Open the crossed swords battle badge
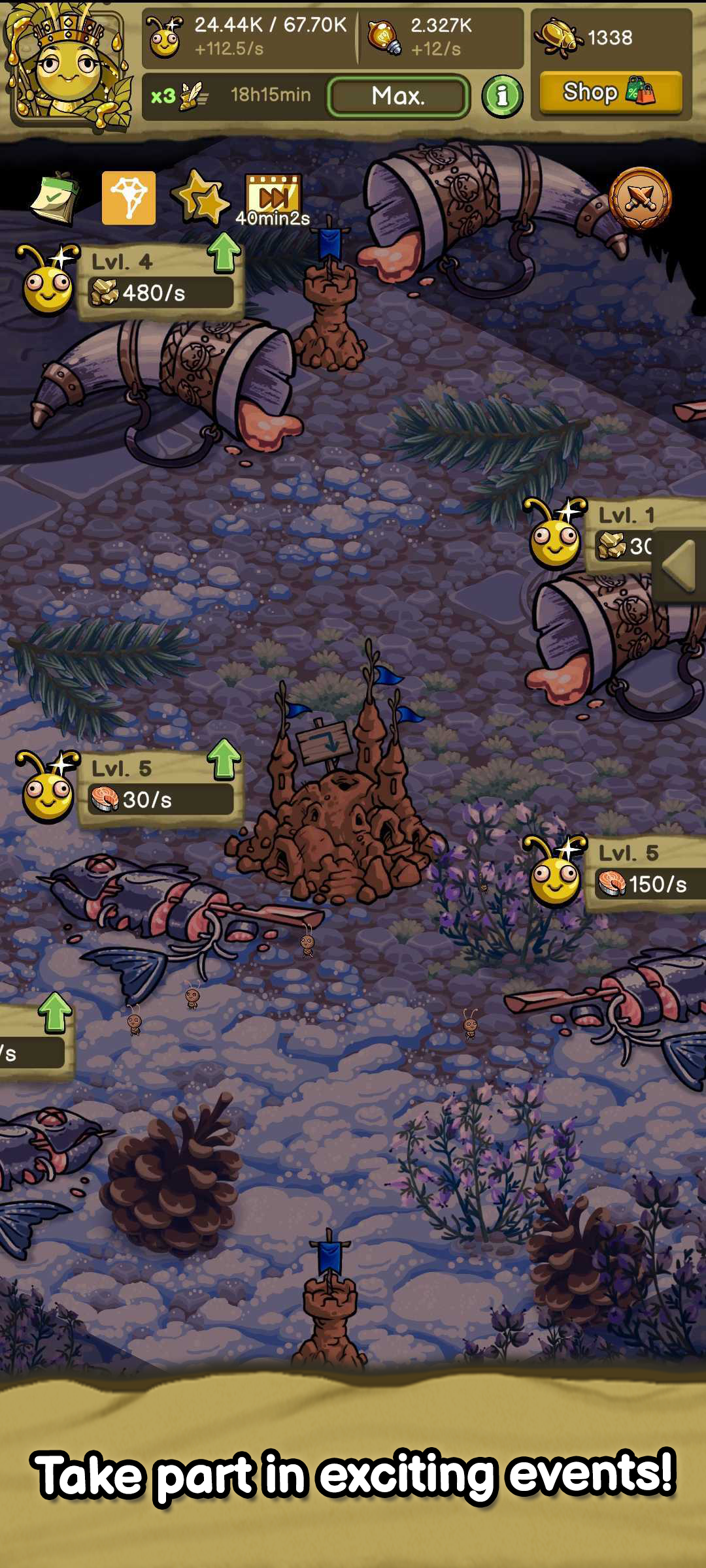706x1568 pixels. tap(639, 198)
